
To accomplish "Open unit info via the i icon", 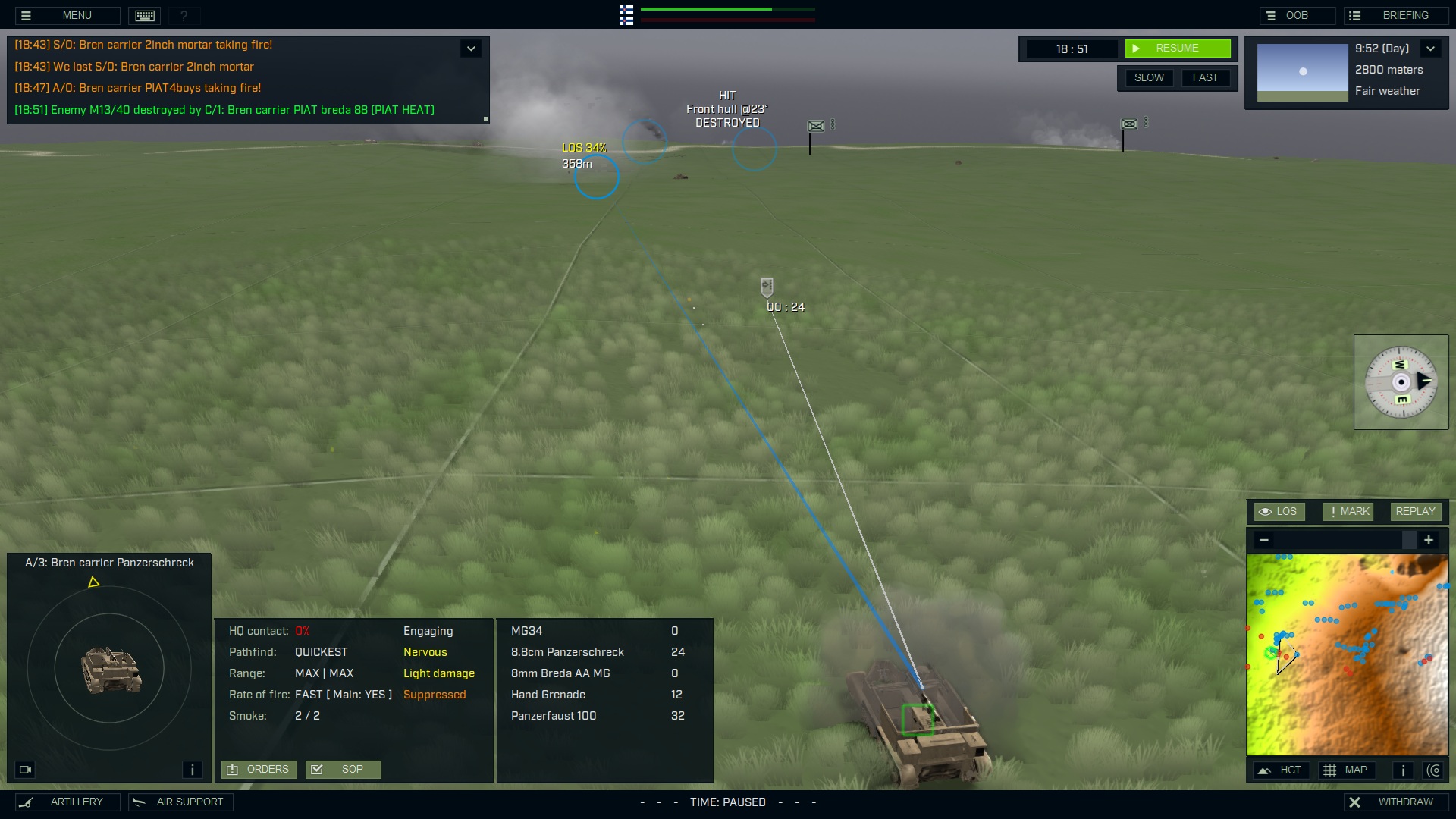I will 192,769.
